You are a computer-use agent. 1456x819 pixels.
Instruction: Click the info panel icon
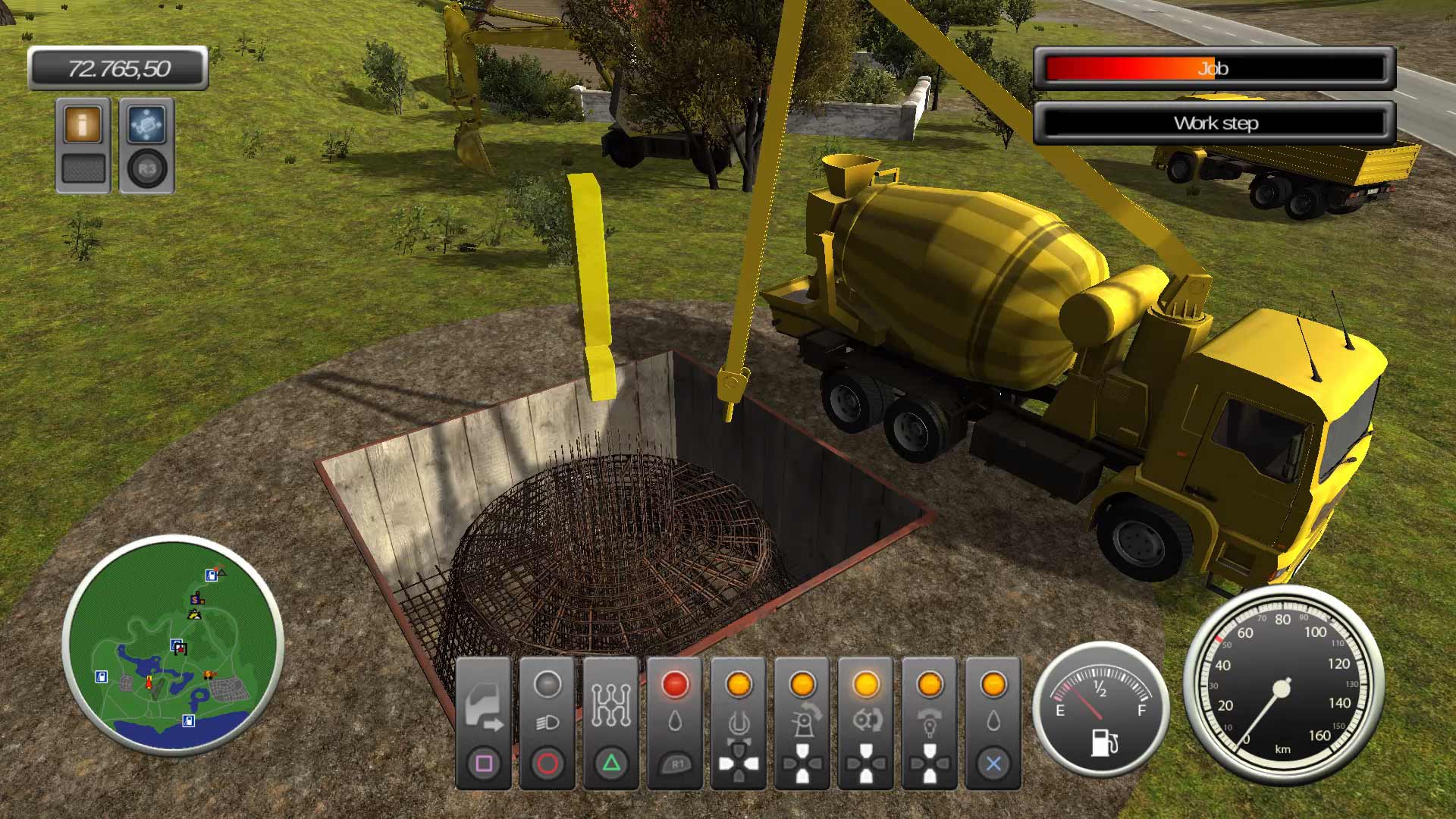tap(82, 123)
